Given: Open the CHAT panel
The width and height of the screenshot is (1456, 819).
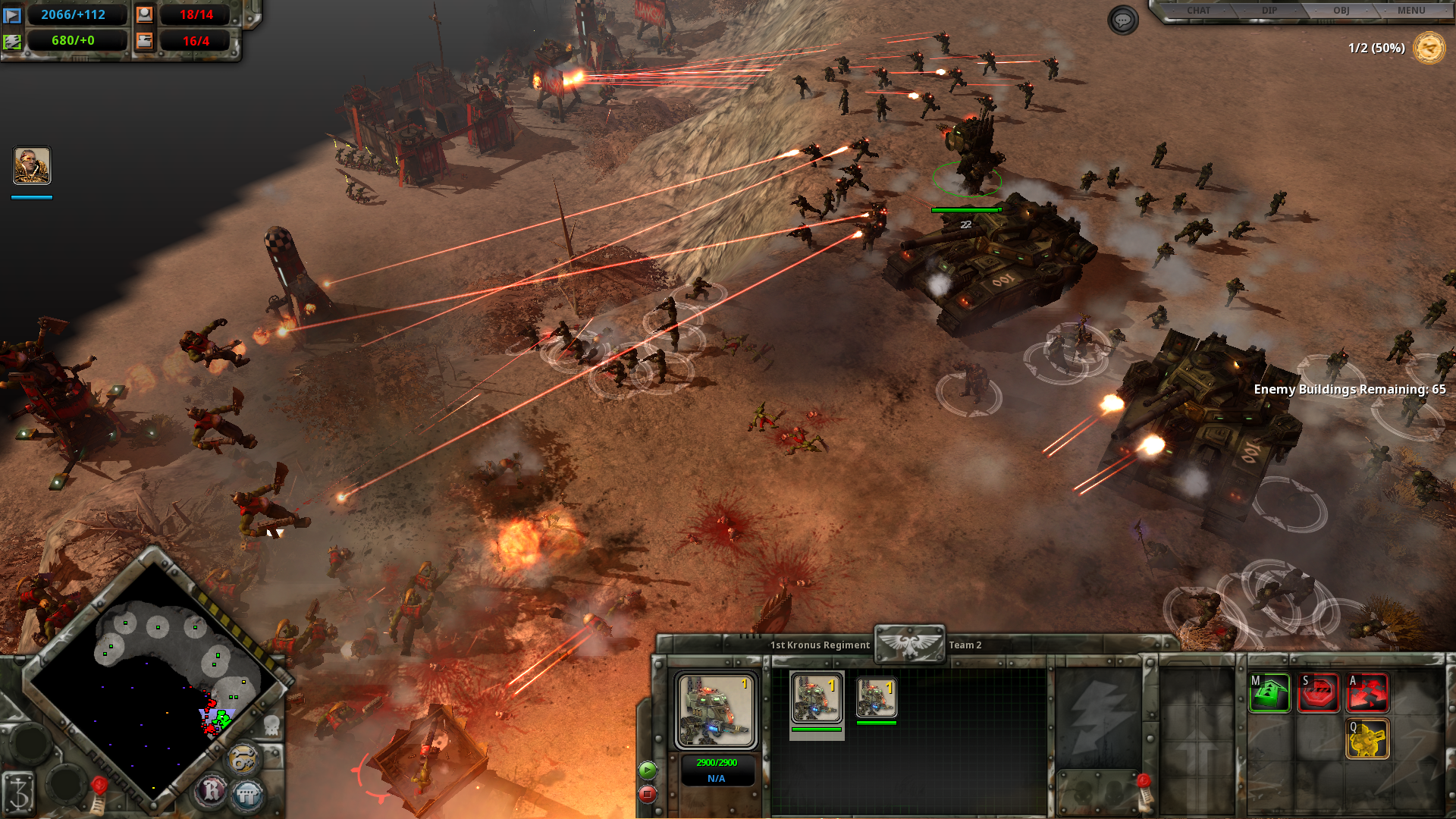Looking at the screenshot, I should [1198, 11].
